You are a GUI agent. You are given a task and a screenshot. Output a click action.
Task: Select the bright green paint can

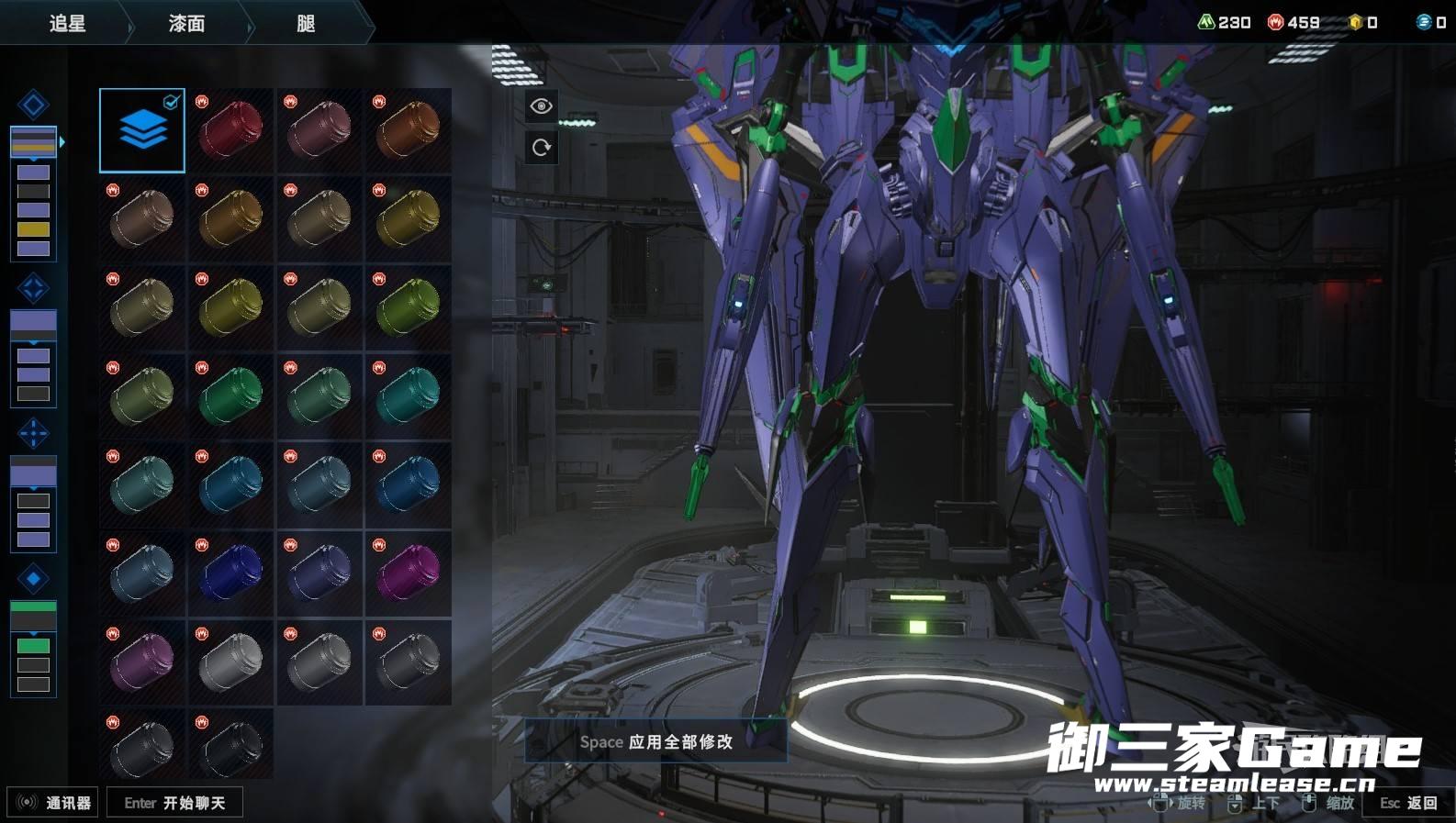[230, 396]
